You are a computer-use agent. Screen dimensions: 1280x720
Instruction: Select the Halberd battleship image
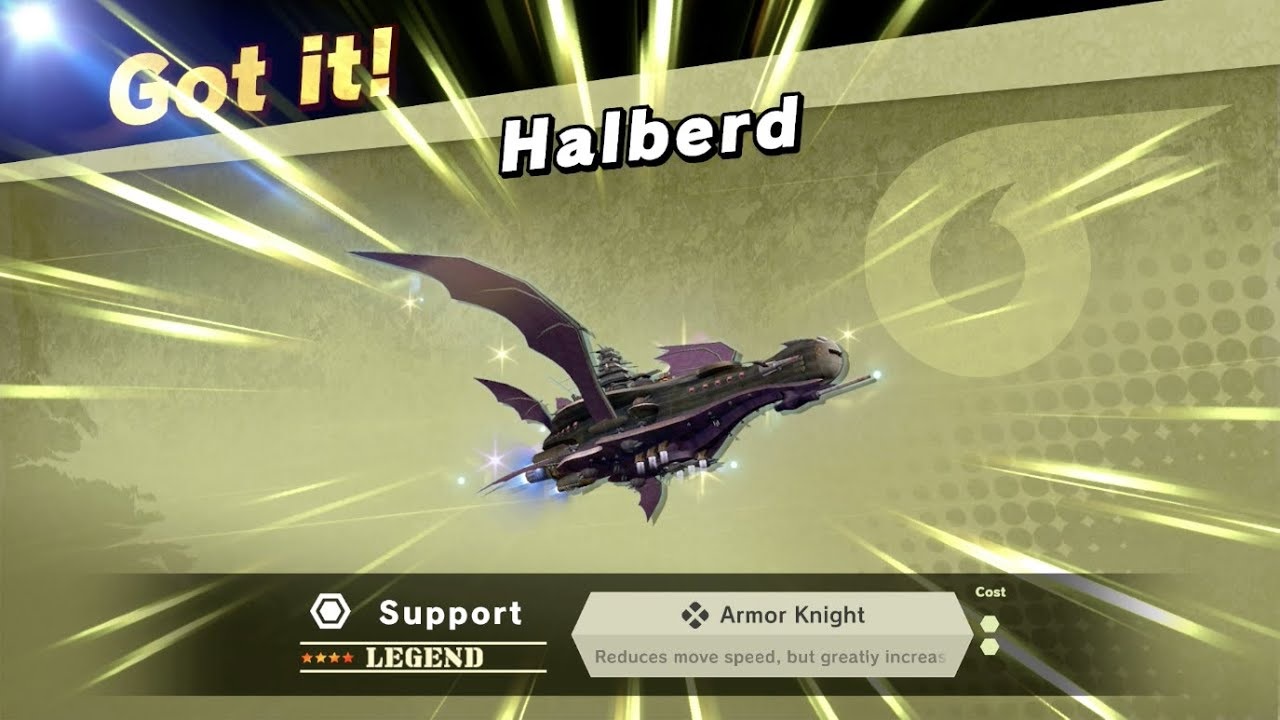pyautogui.click(x=680, y=400)
